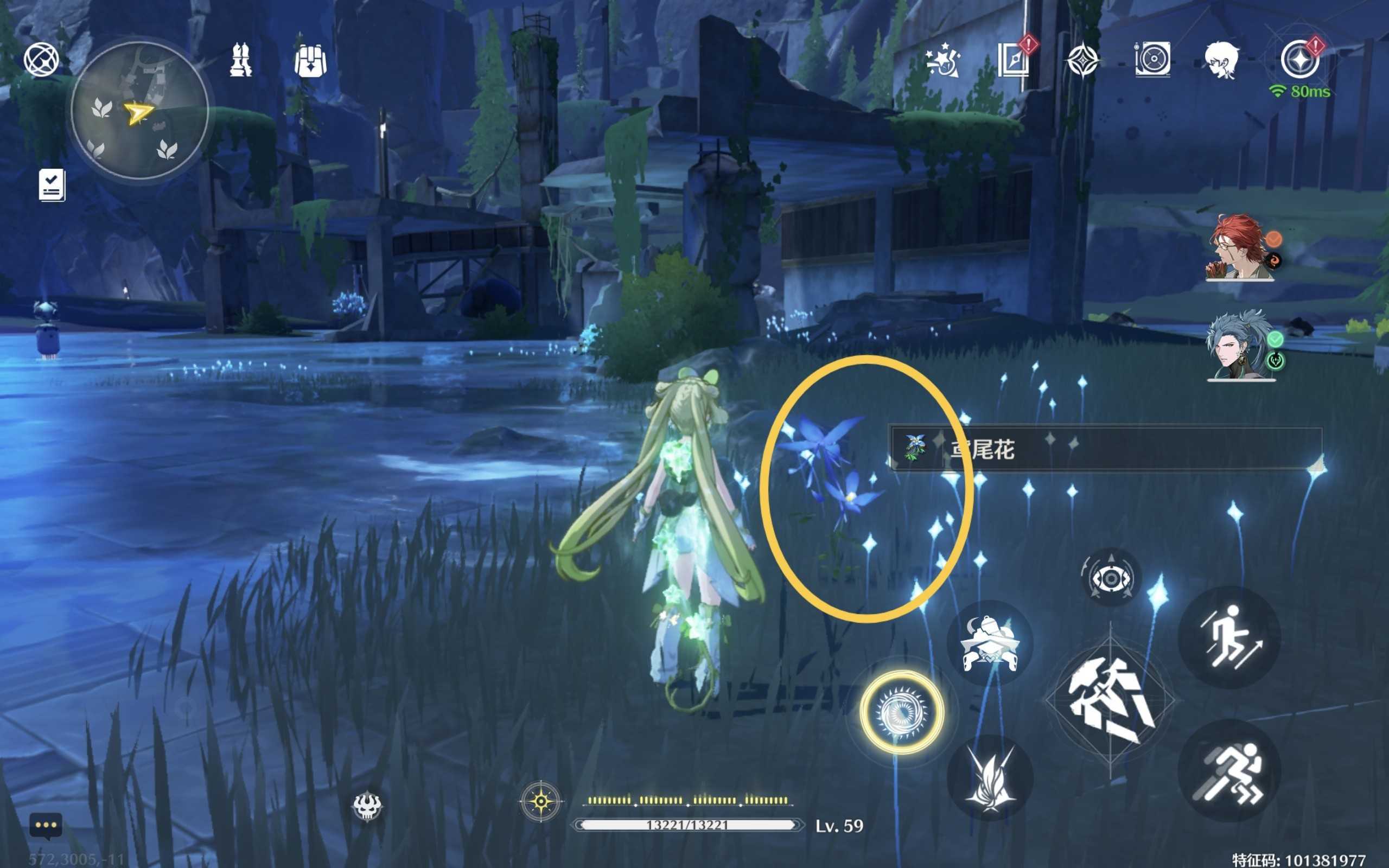Open the character head profile icon

[1221, 60]
